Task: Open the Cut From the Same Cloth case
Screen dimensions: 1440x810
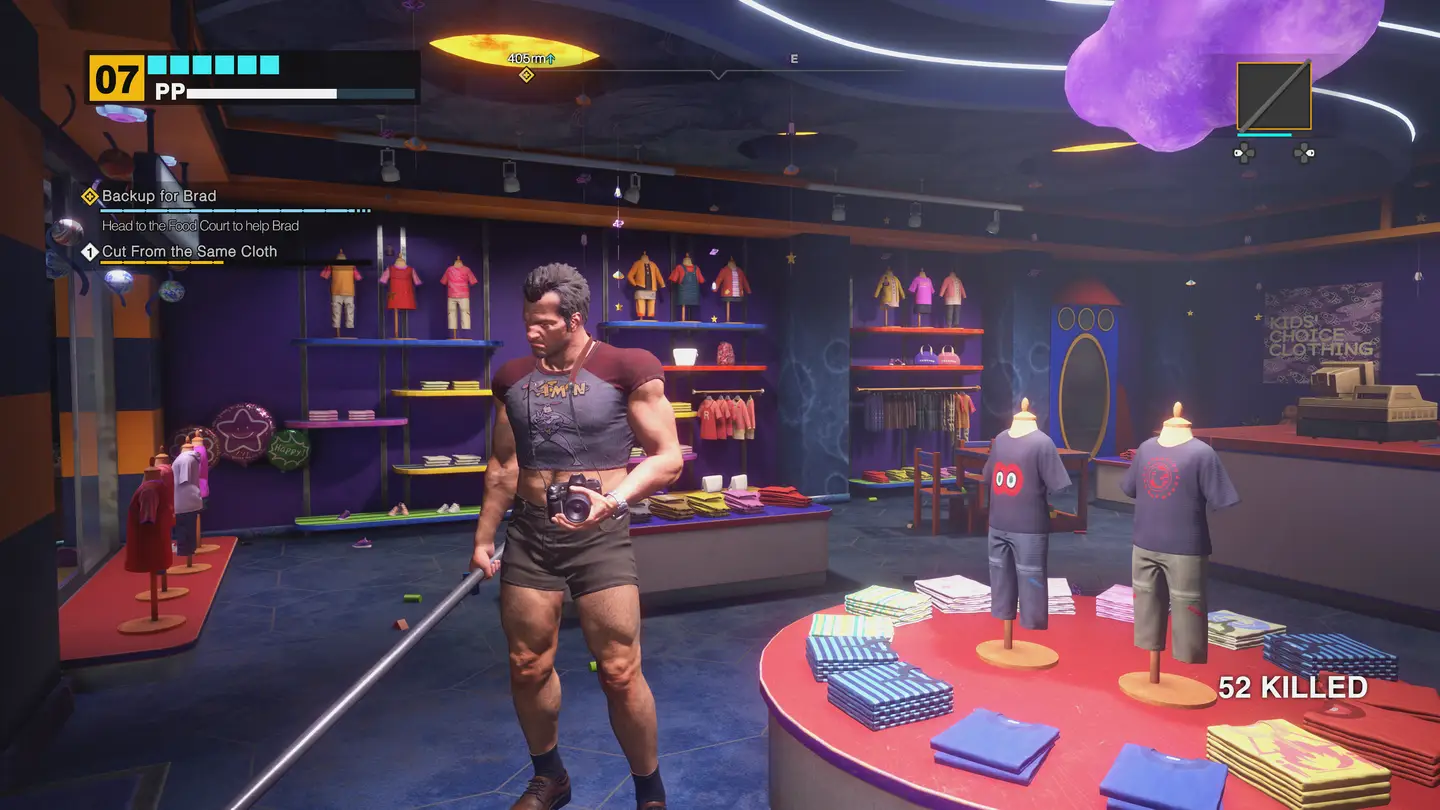Action: [189, 252]
